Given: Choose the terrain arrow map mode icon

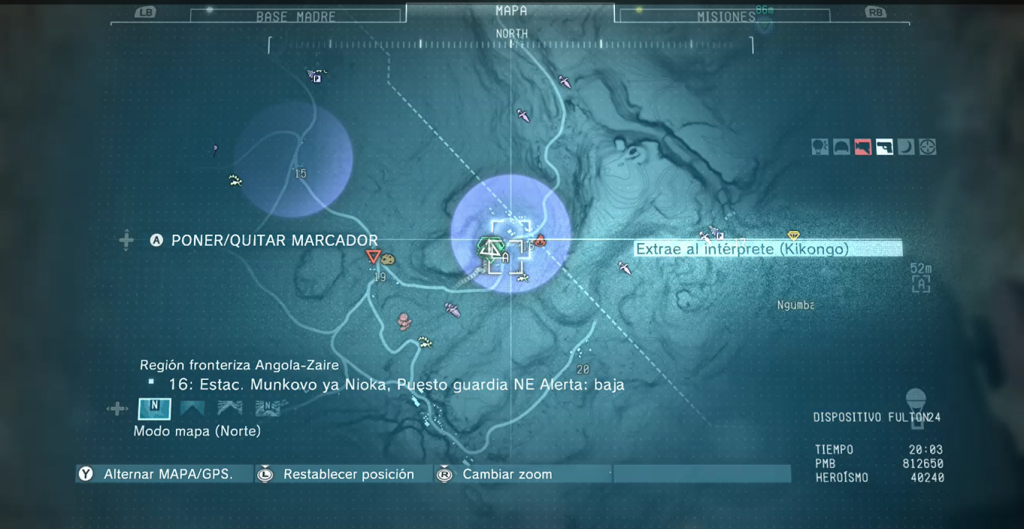Looking at the screenshot, I should (230, 408).
